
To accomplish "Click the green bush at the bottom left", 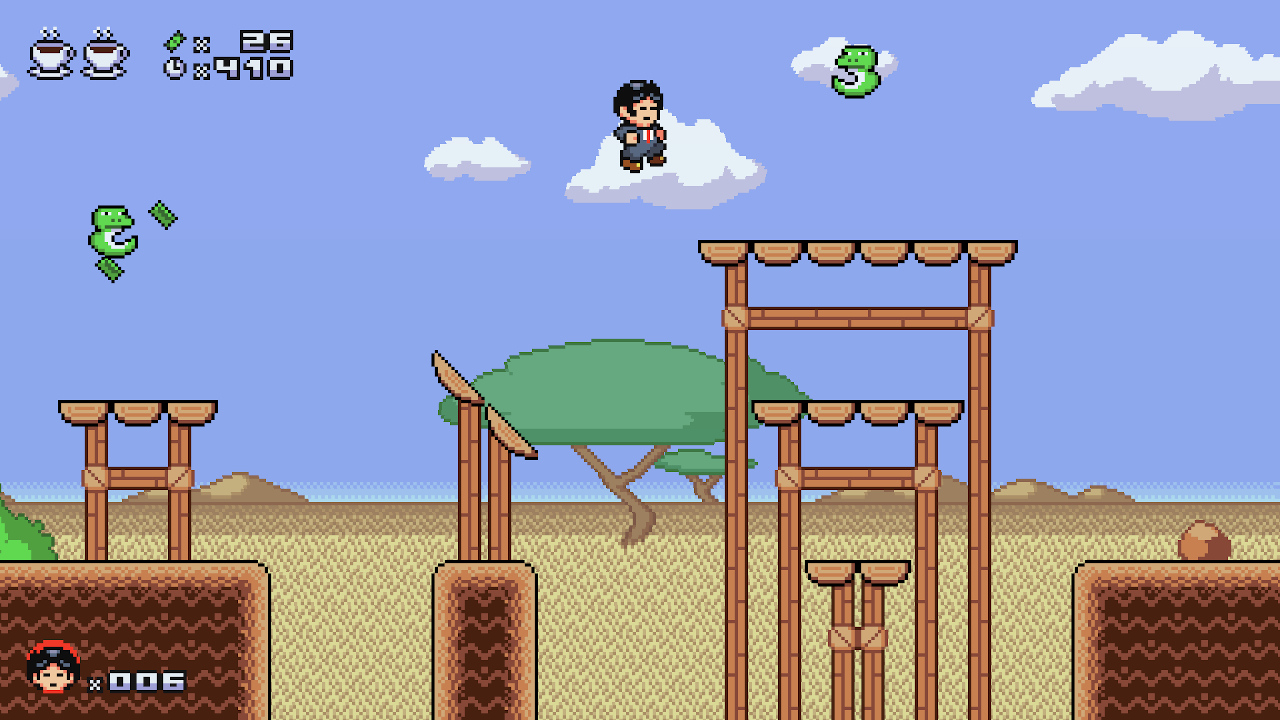I will pos(18,533).
